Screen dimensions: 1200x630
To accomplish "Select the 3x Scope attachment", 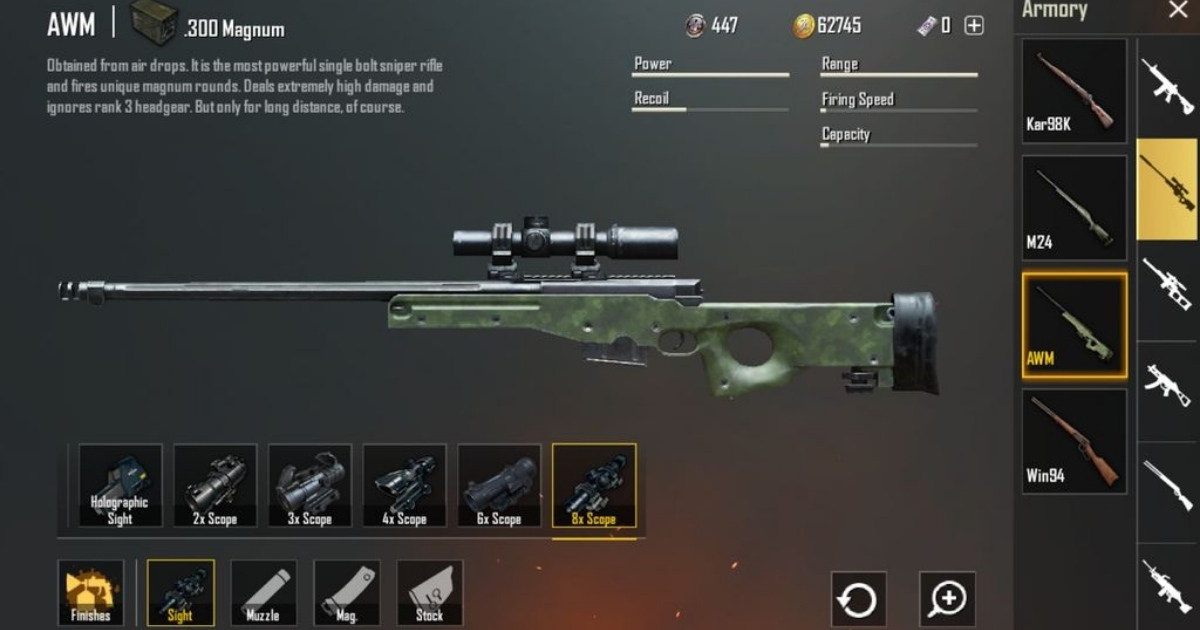I will pos(310,486).
